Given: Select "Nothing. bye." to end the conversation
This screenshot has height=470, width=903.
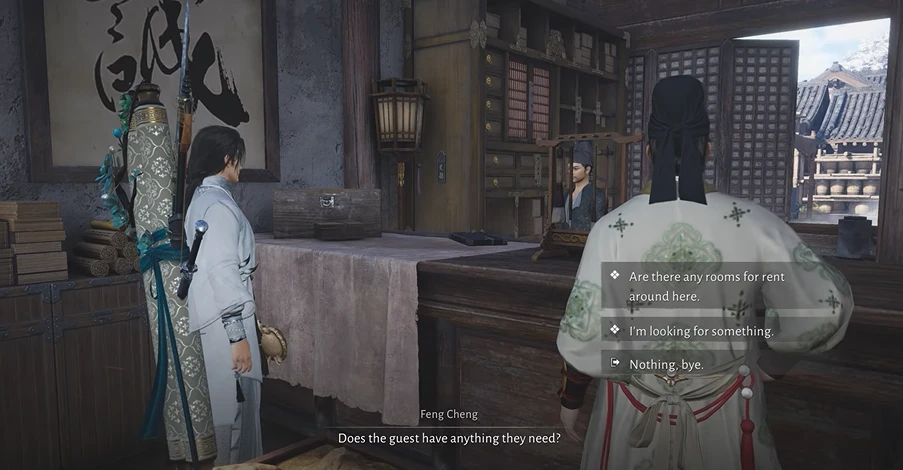Looking at the screenshot, I should pos(666,364).
